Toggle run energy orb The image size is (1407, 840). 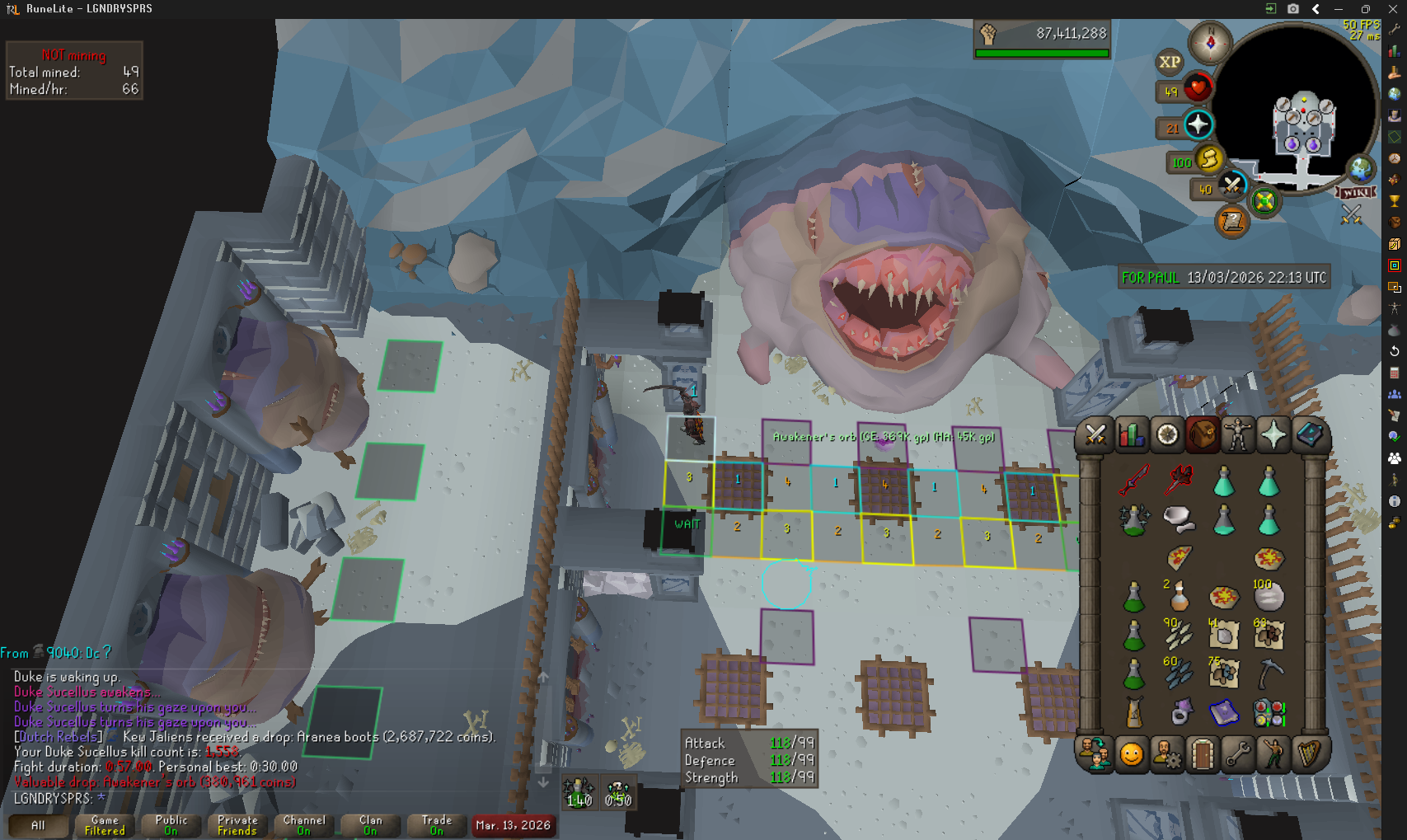[x=1208, y=158]
